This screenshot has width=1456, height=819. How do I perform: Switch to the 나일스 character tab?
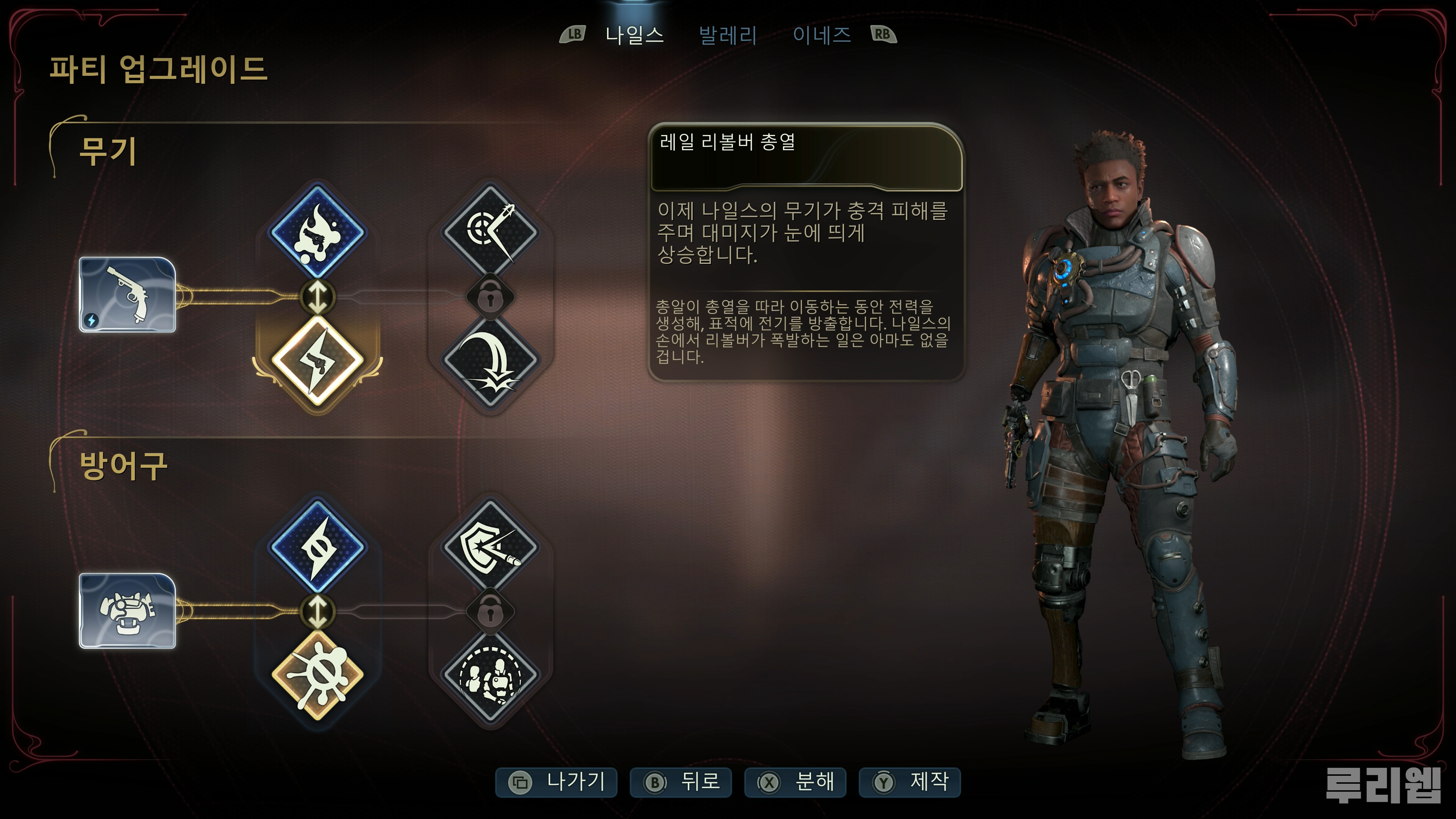[634, 35]
